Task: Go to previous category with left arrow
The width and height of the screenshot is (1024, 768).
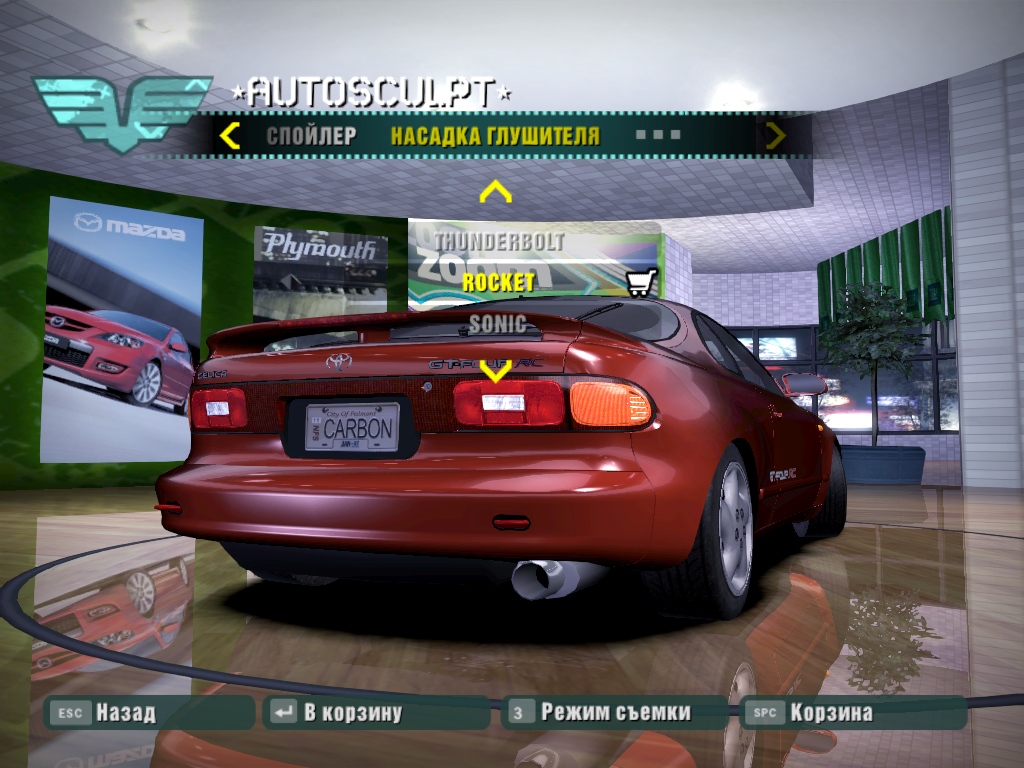Action: [230, 135]
